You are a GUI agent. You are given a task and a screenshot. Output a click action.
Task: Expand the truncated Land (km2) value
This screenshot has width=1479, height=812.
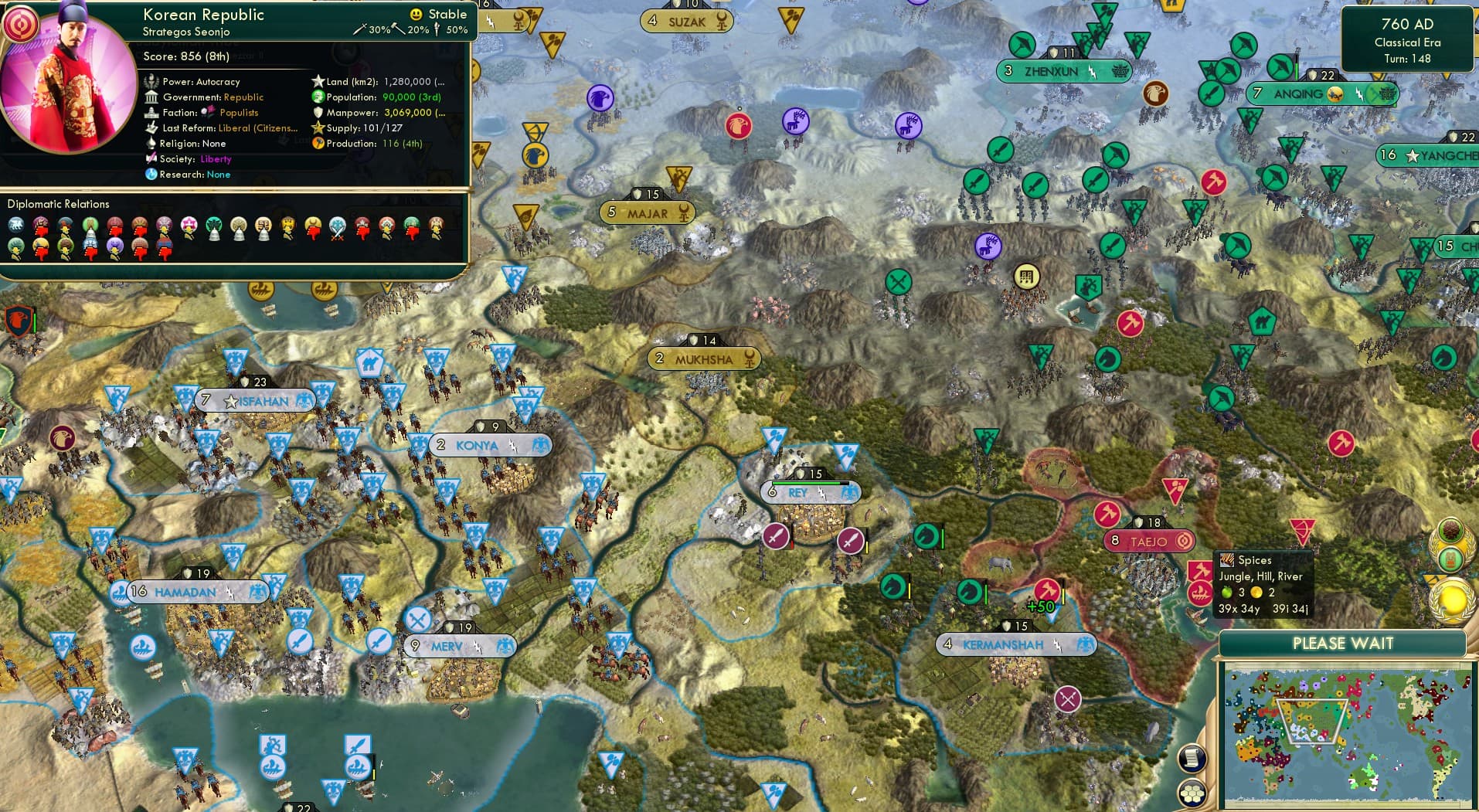(x=438, y=80)
